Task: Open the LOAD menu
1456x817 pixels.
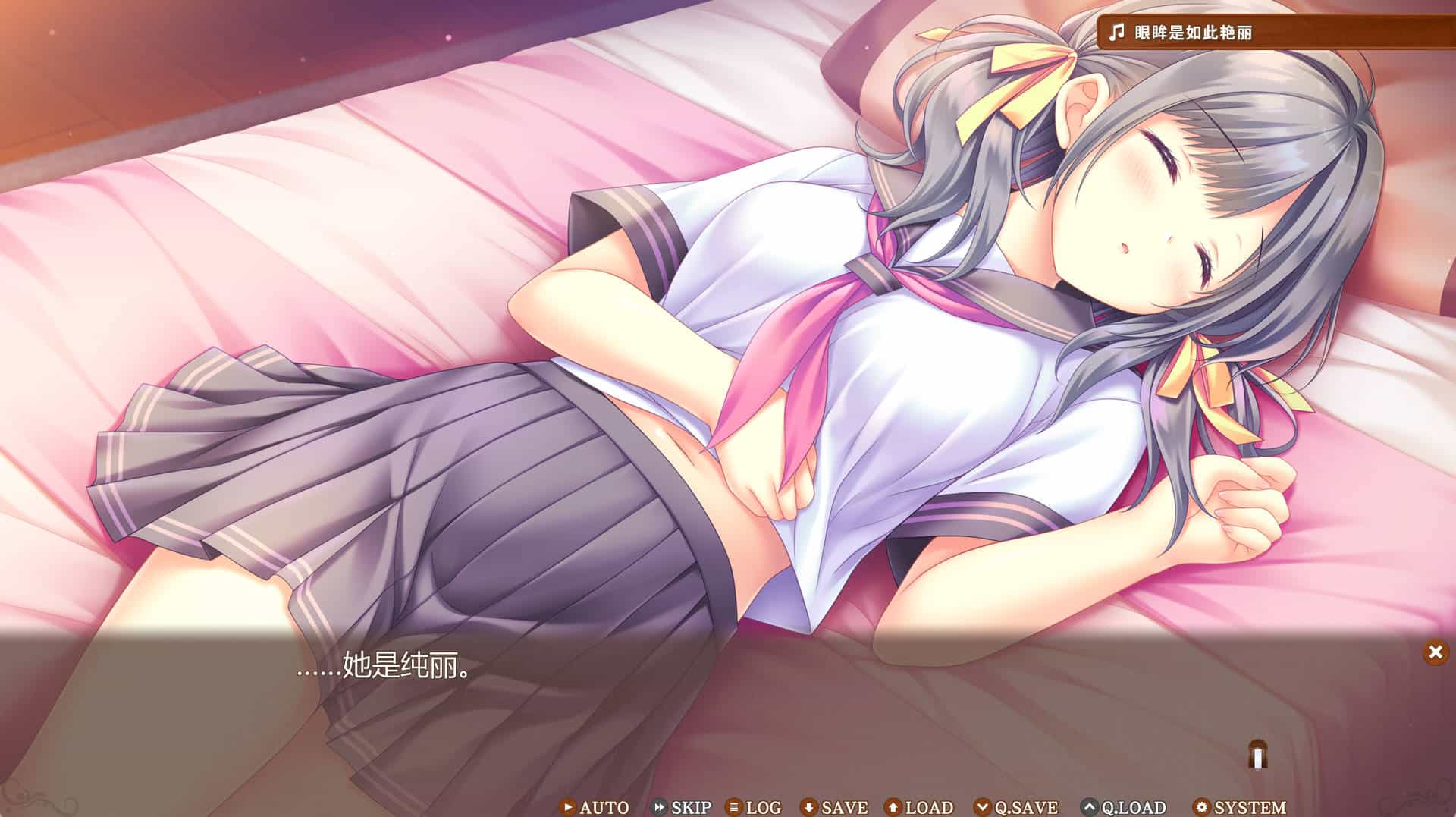Action: [919, 807]
